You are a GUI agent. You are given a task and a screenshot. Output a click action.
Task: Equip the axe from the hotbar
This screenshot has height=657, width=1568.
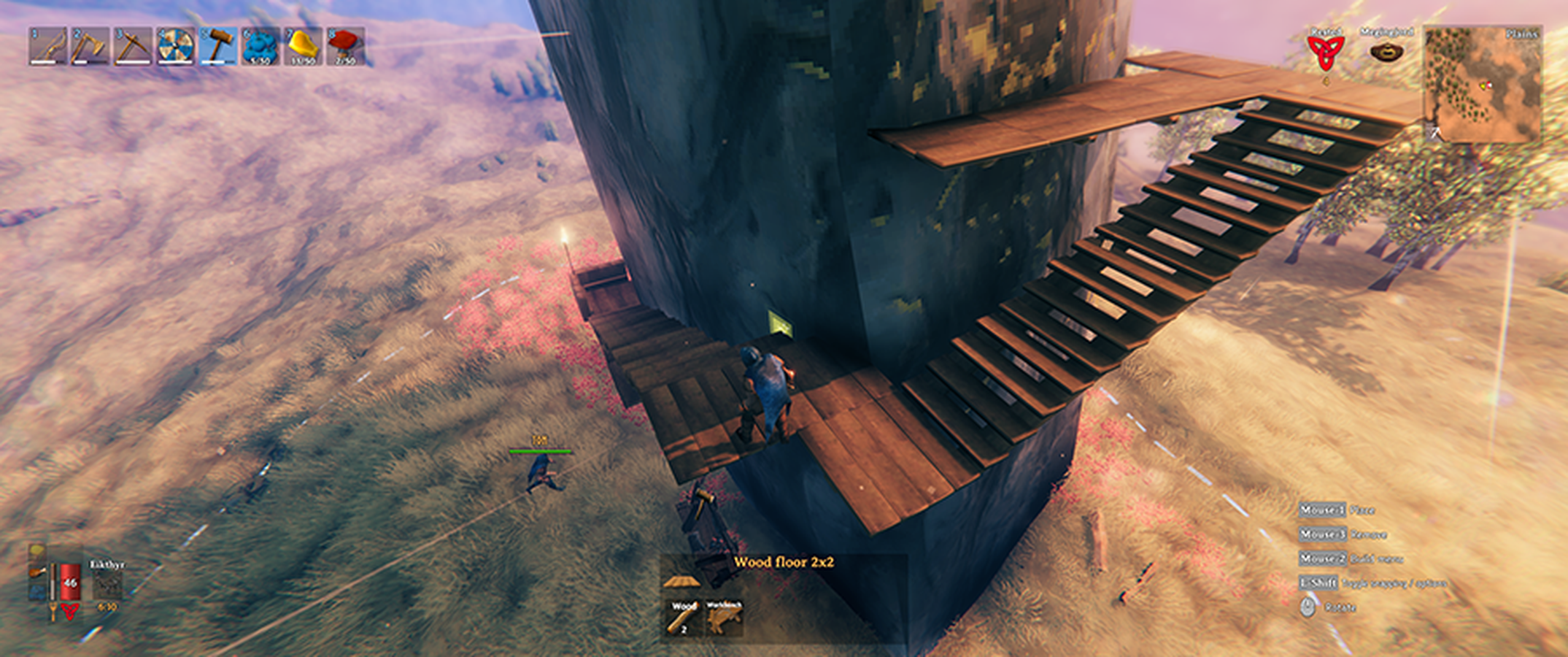(90, 46)
